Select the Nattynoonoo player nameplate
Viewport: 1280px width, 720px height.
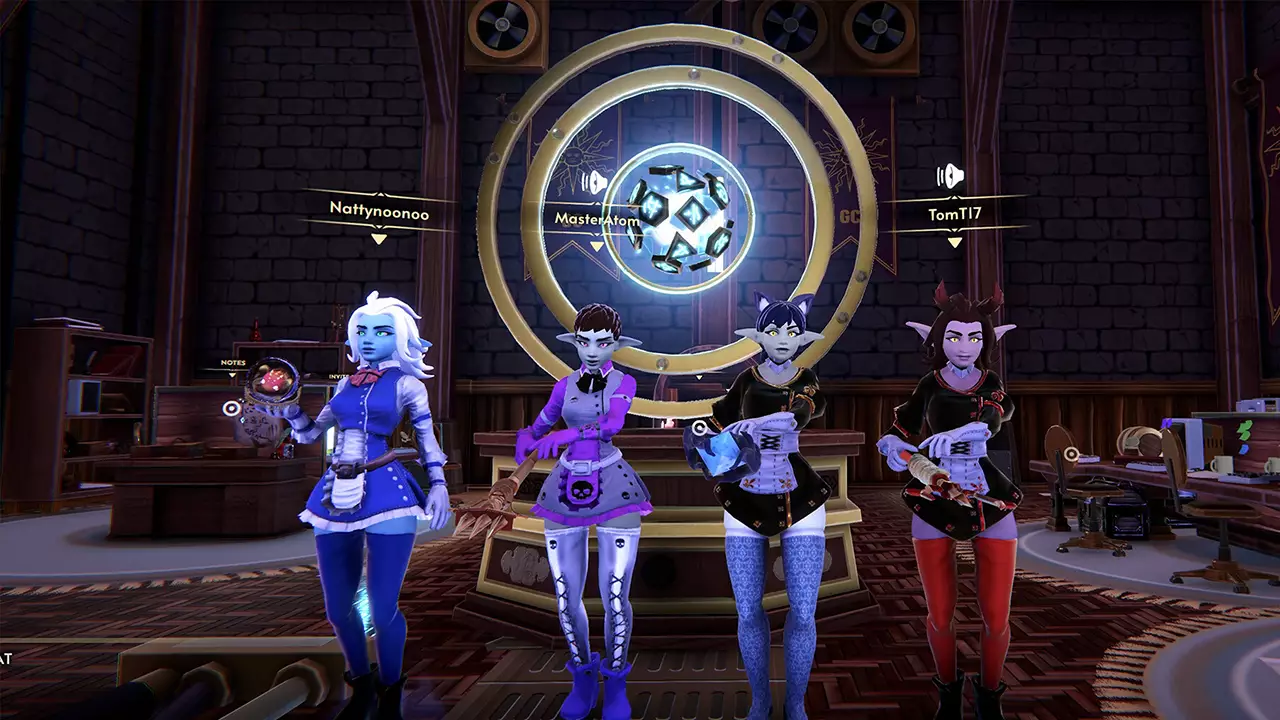pyautogui.click(x=378, y=208)
